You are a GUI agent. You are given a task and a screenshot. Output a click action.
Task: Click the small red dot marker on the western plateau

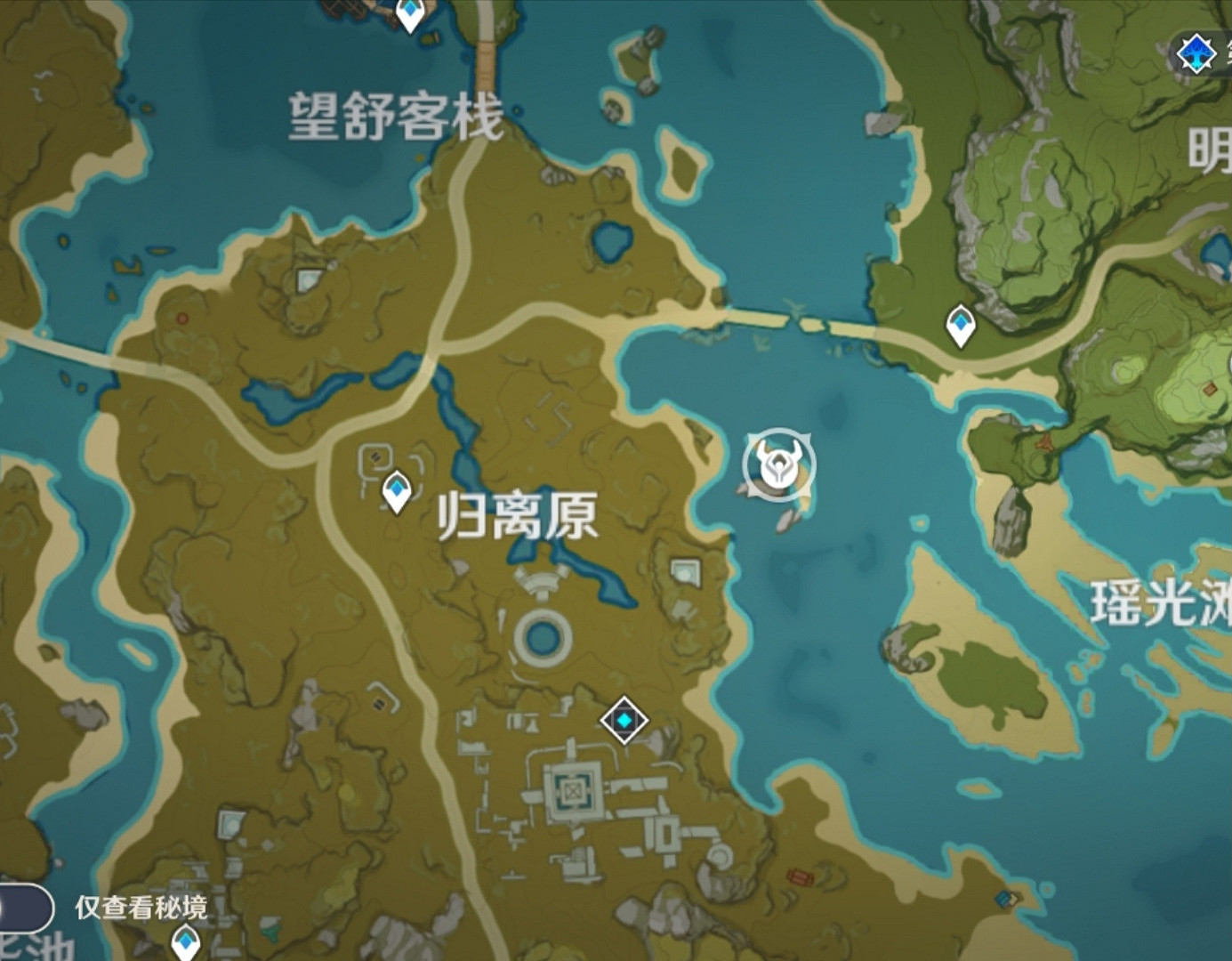181,316
